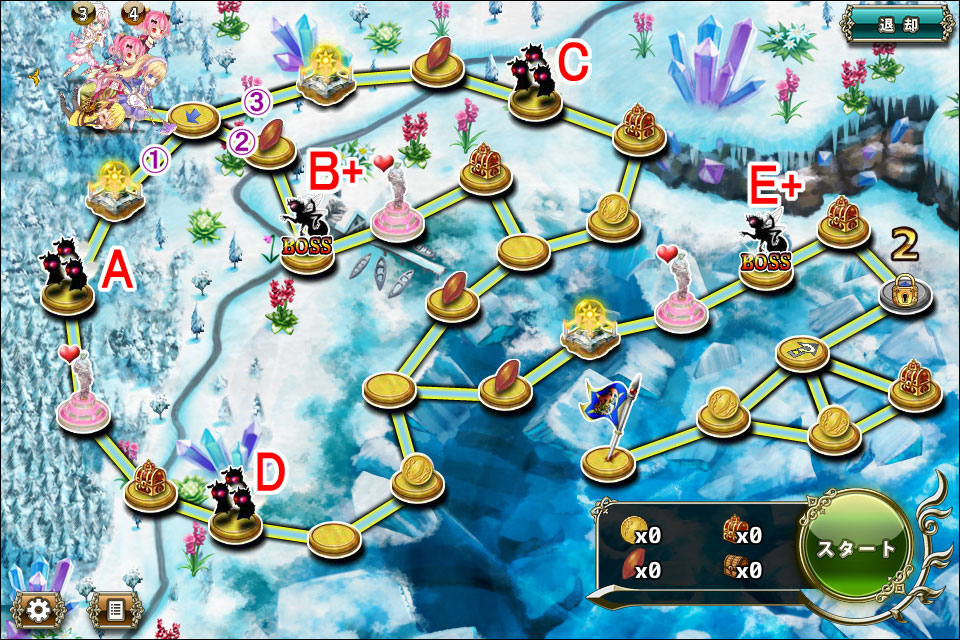The height and width of the screenshot is (640, 960).
Task: Select the boss node labeled E+
Action: [765, 258]
